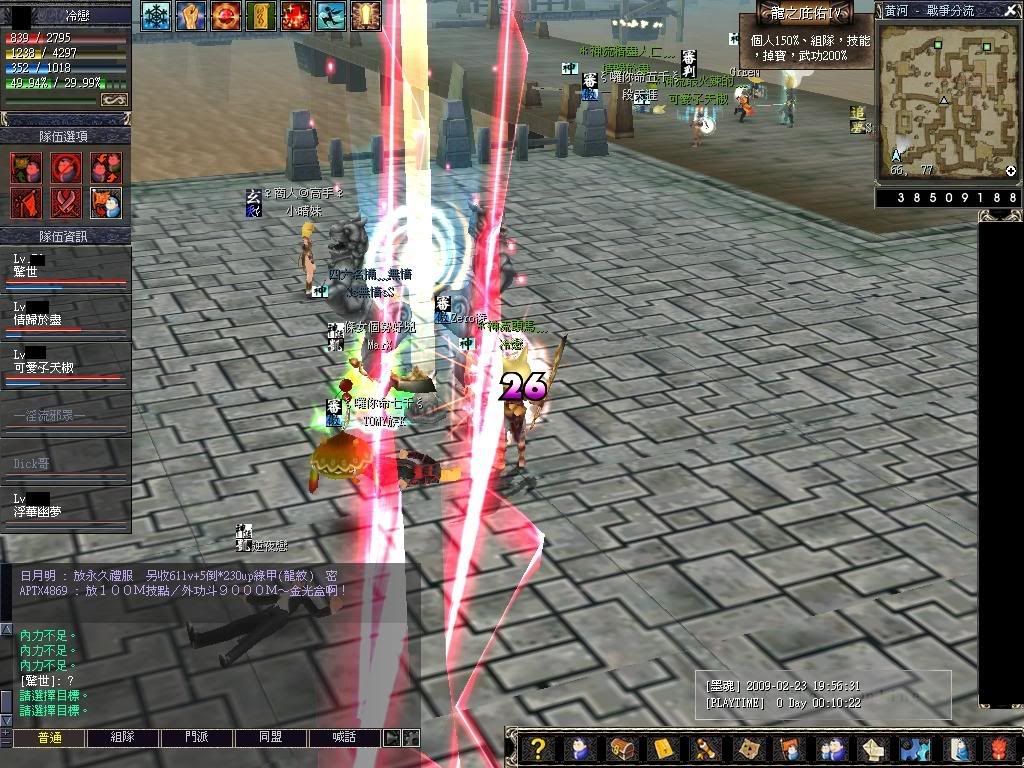Select the 同盟 chat tab
The image size is (1024, 768).
pos(271,738)
